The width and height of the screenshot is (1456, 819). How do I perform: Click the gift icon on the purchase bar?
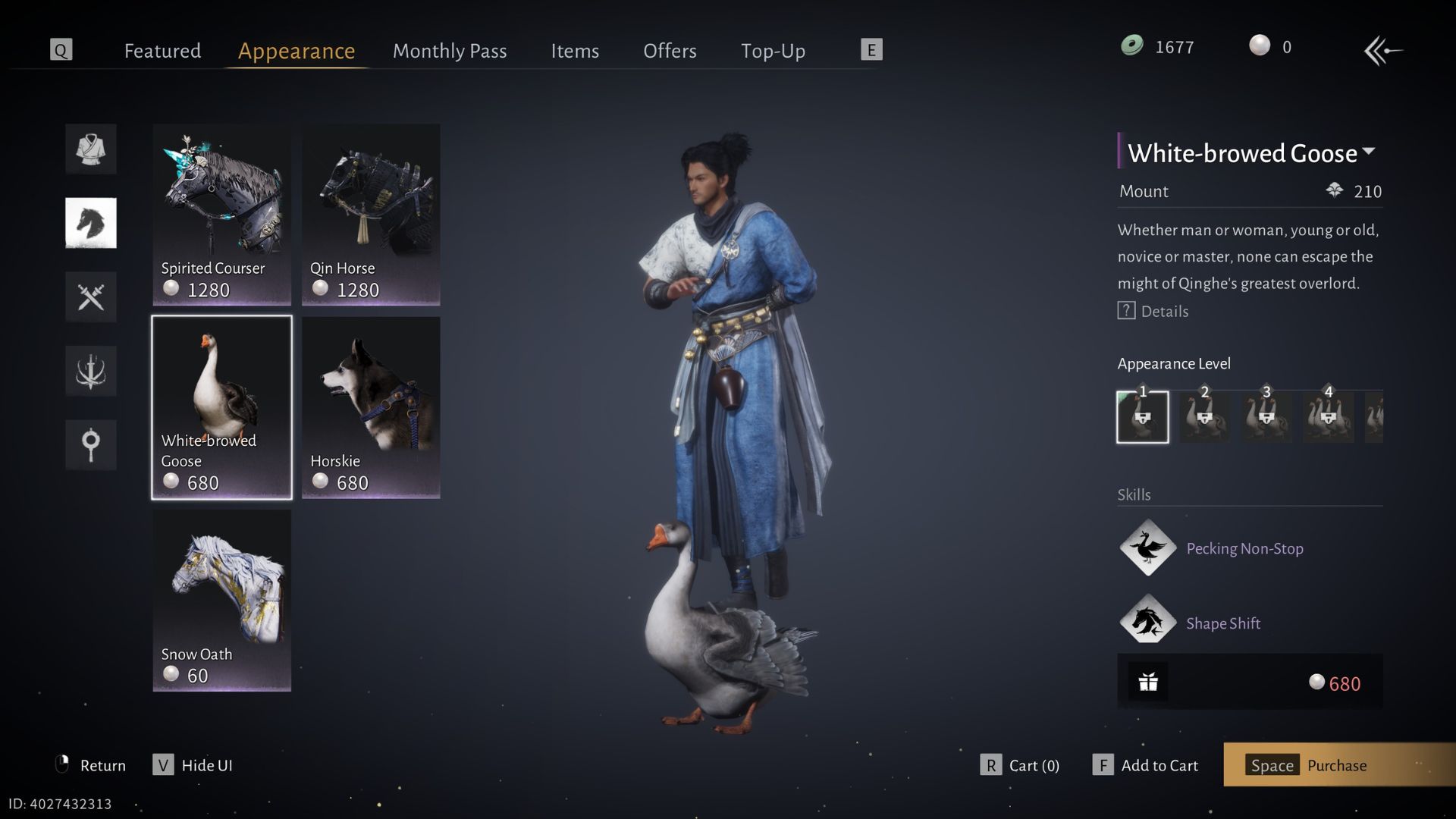1149,682
